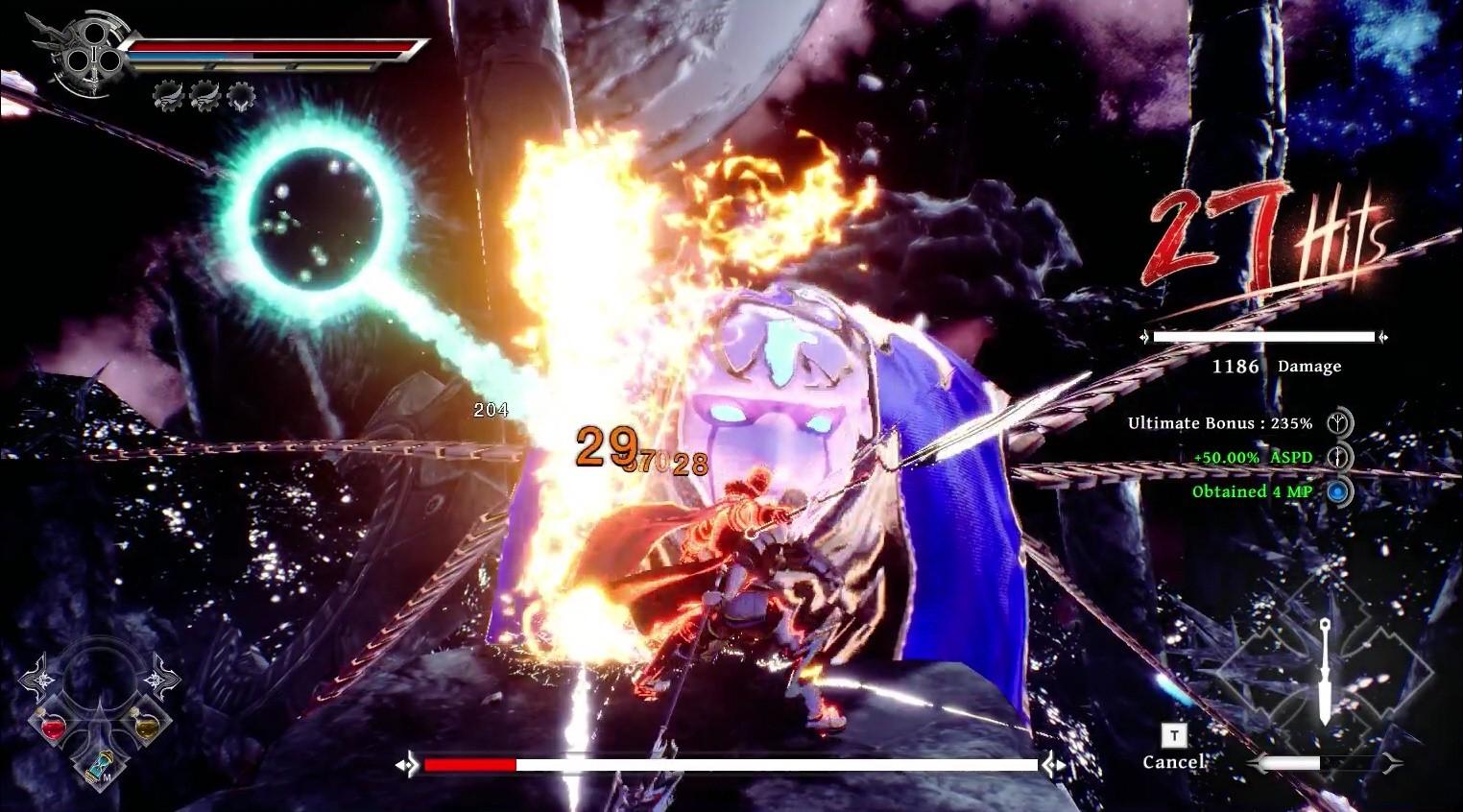Click the ASPD buff indicator icon
Viewport: 1463px width, 812px height.
tap(1336, 458)
